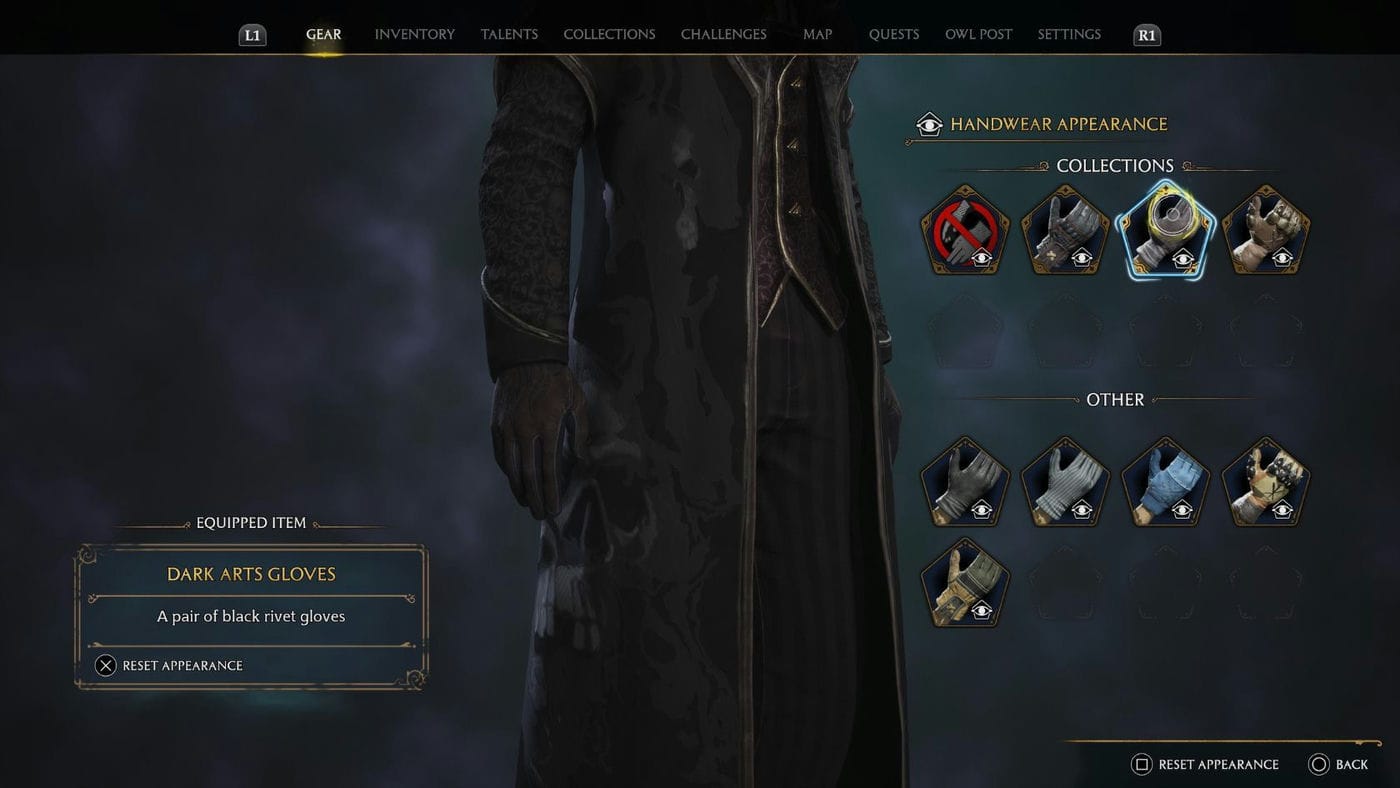Toggle visibility eye on the black leather gloves
Viewport: 1400px width, 788px height.
[x=981, y=510]
